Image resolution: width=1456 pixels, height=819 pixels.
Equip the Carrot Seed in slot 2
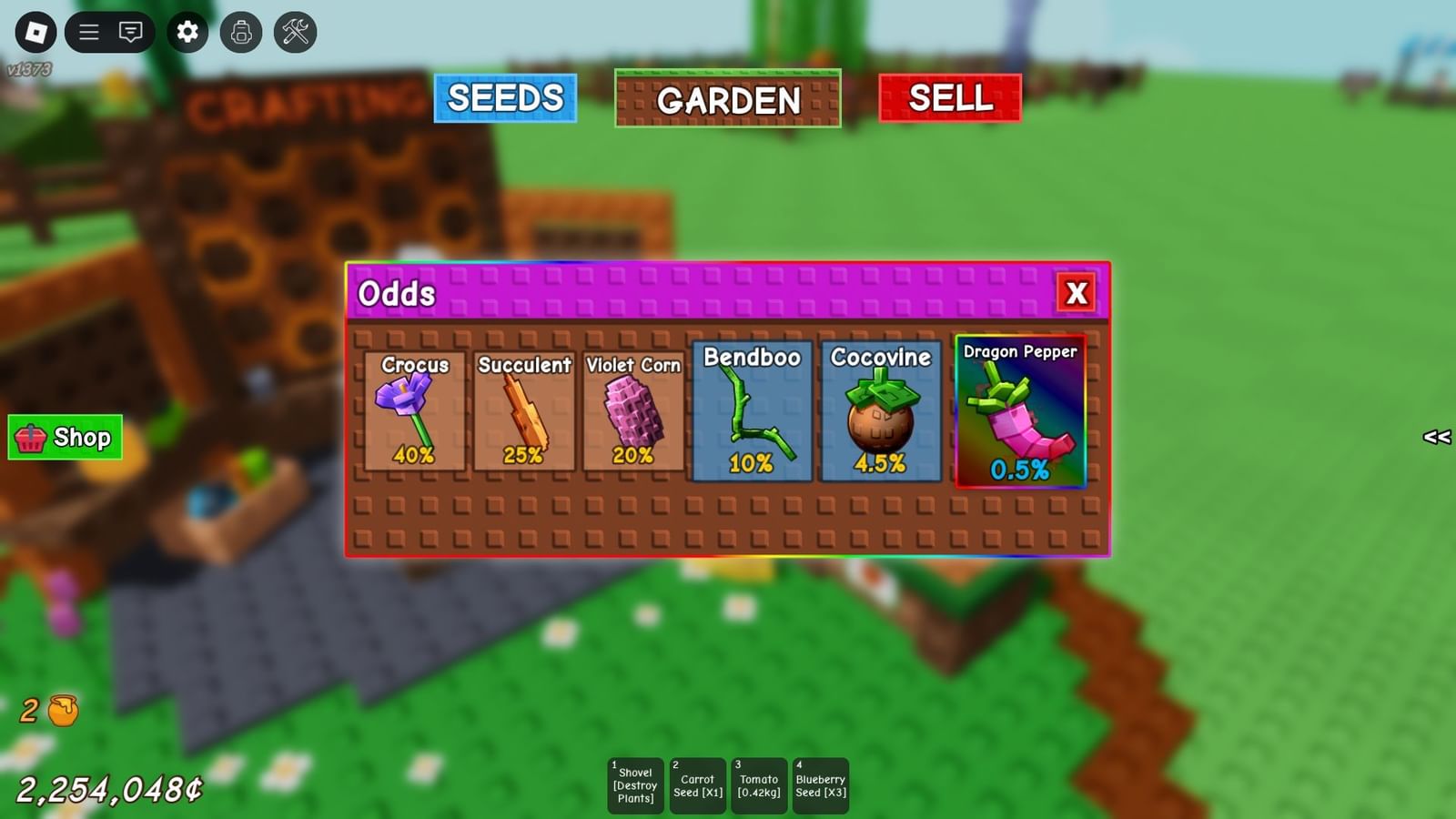point(696,783)
